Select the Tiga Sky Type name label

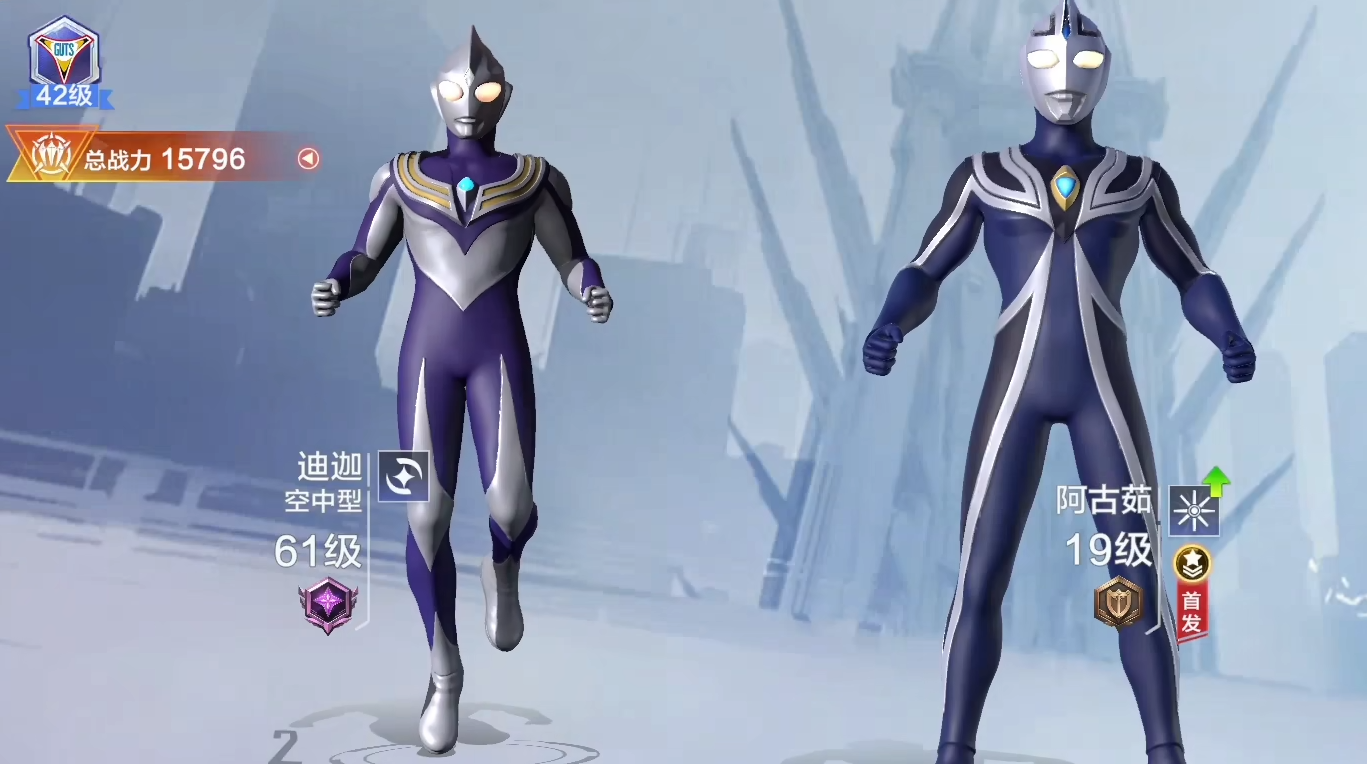323,483
